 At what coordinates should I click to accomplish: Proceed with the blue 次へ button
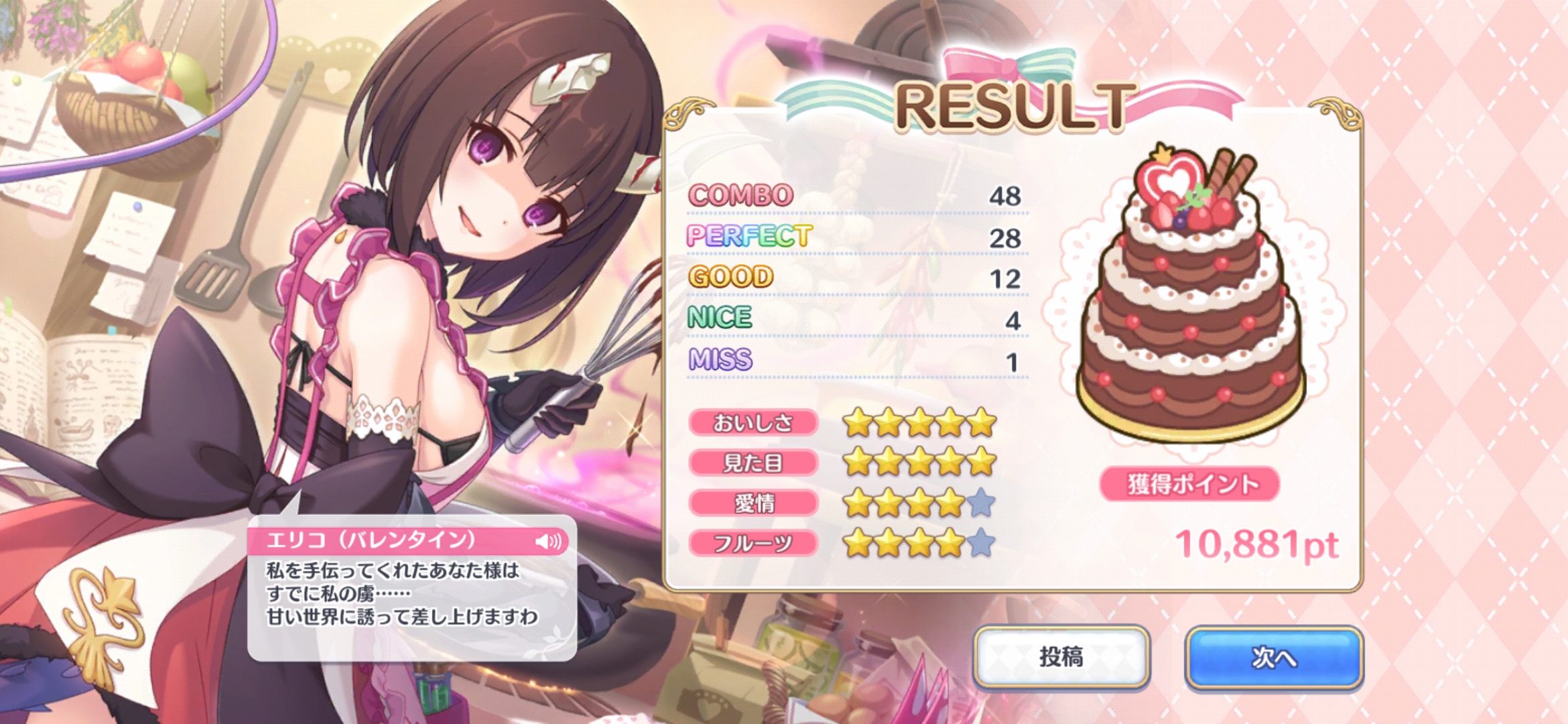point(1274,657)
